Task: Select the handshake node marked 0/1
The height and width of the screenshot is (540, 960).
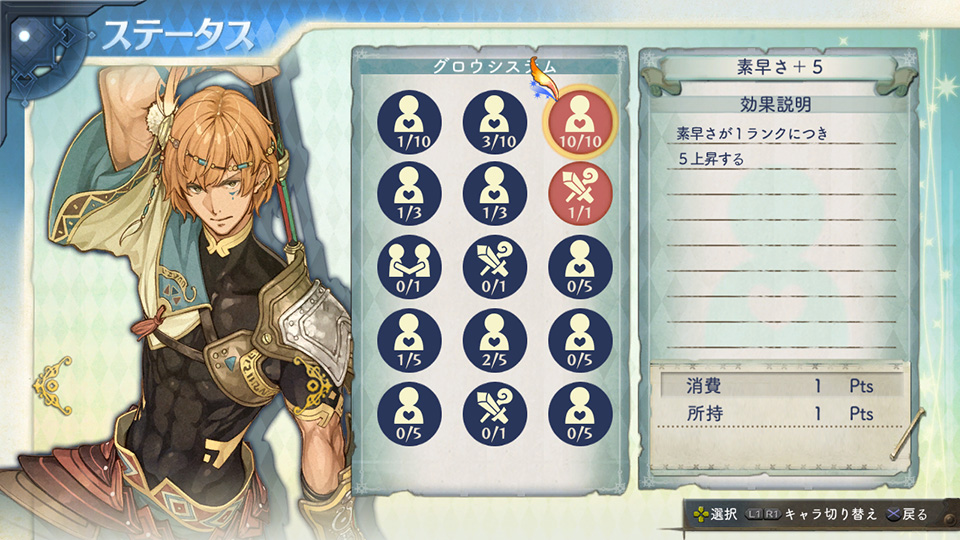Action: tap(409, 268)
